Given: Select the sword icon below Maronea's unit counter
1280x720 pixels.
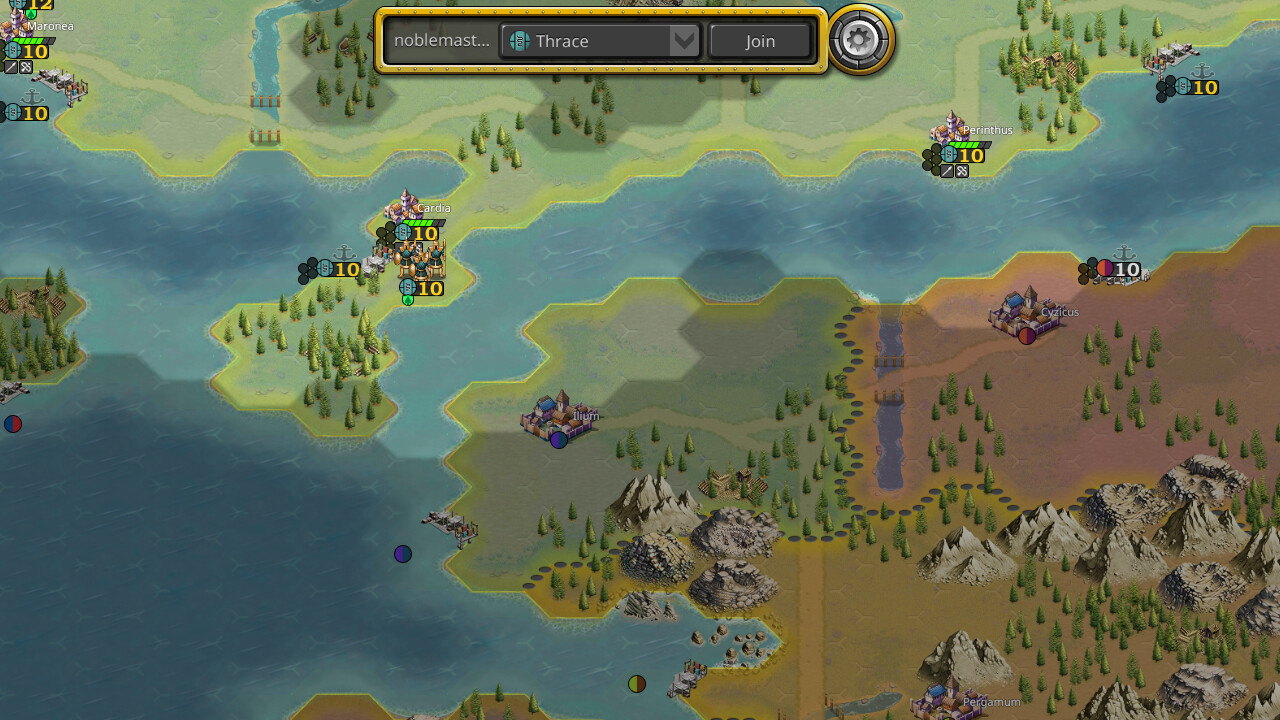Looking at the screenshot, I should [9, 65].
